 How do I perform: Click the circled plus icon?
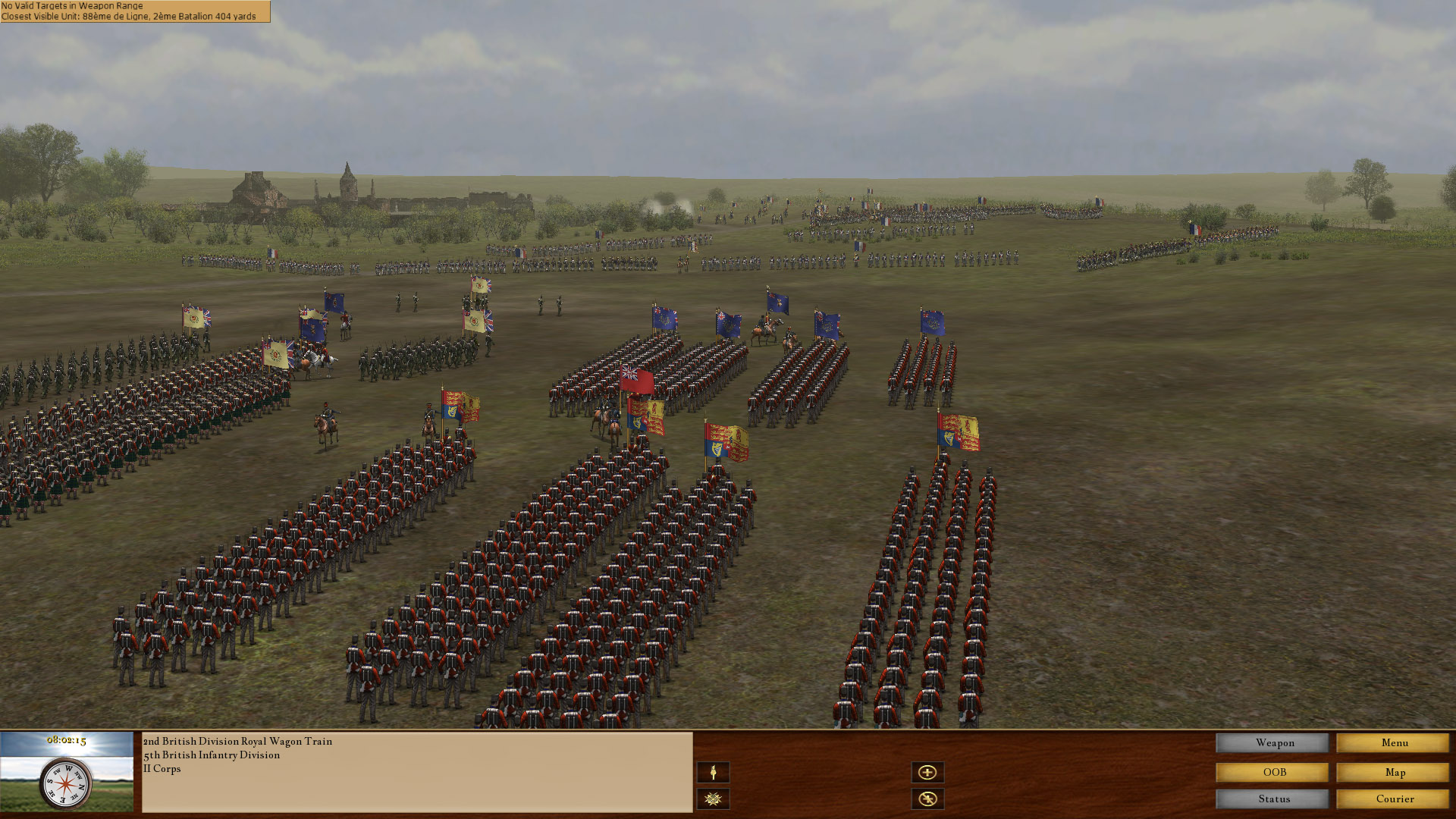928,771
